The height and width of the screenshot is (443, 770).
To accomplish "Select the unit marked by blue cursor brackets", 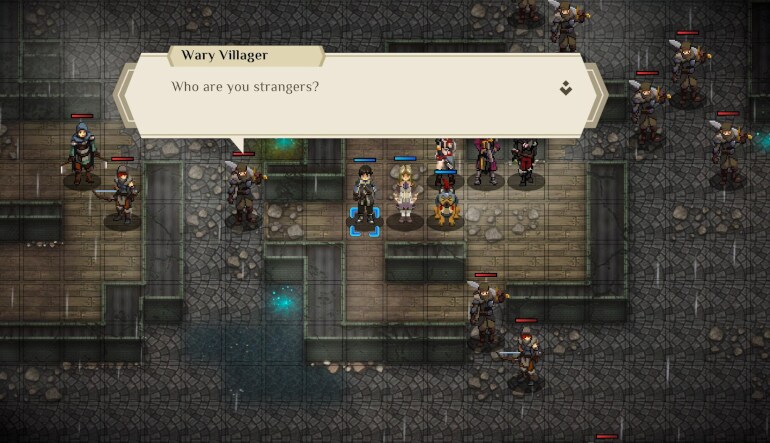I will tap(364, 197).
